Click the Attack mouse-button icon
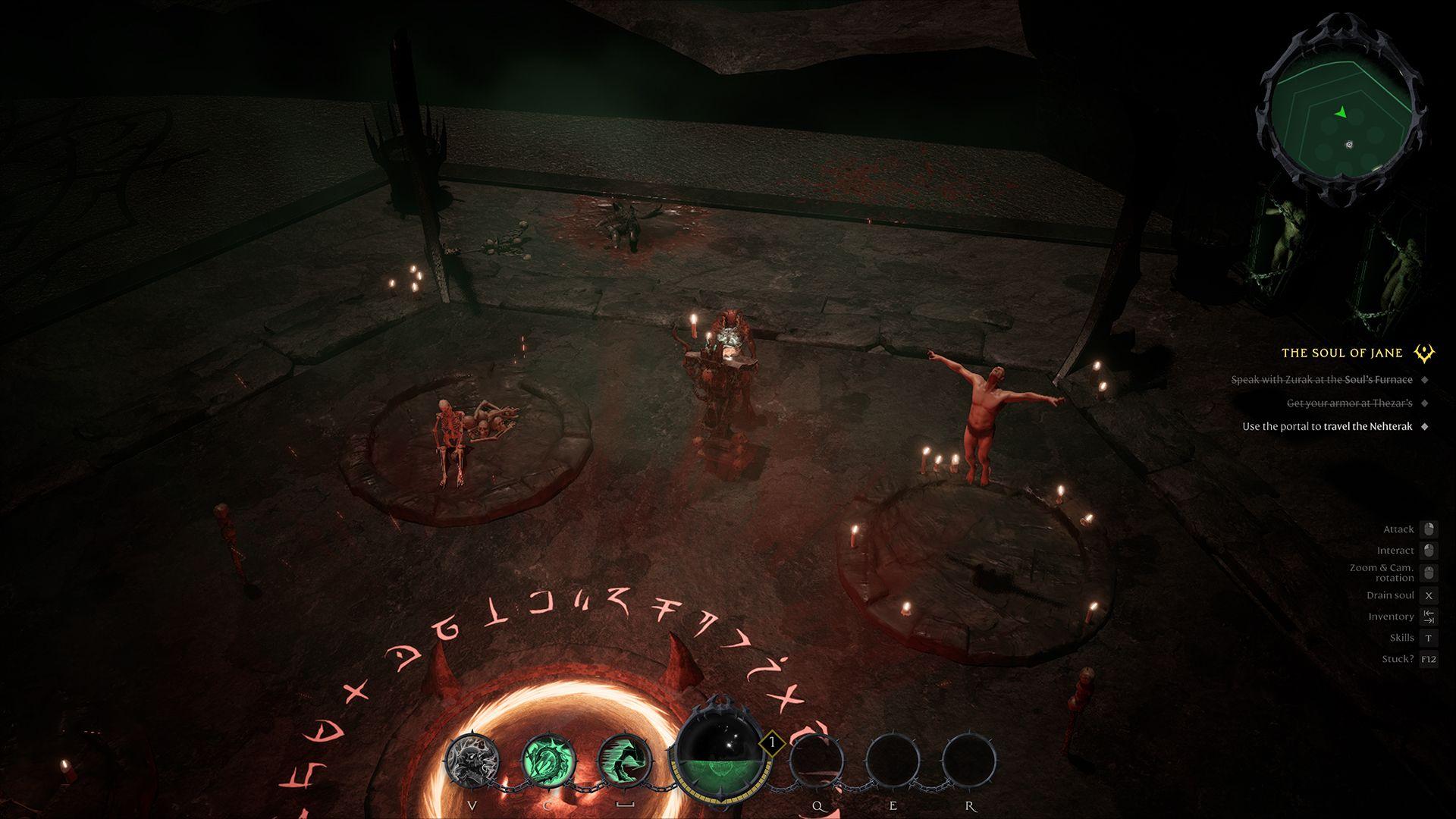Image resolution: width=1456 pixels, height=819 pixels. 1429,529
